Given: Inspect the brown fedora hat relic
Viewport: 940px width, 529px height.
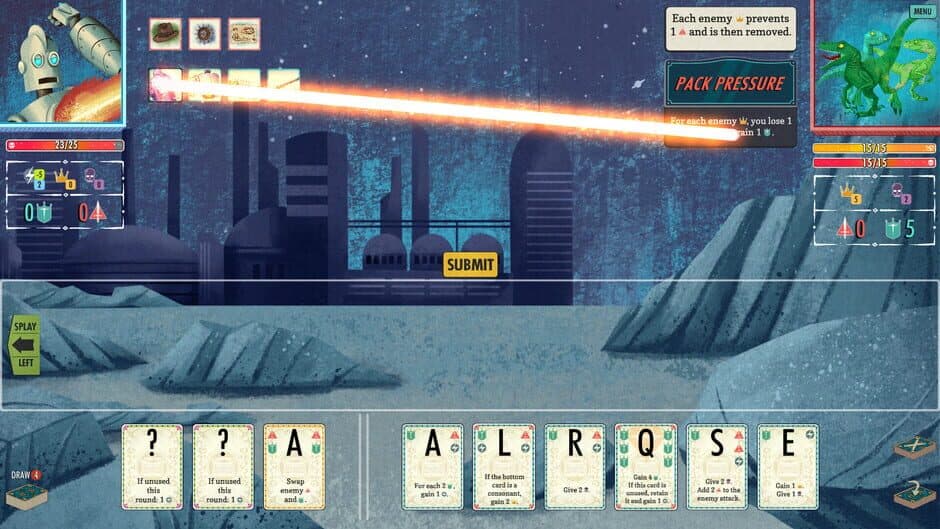Looking at the screenshot, I should [166, 34].
